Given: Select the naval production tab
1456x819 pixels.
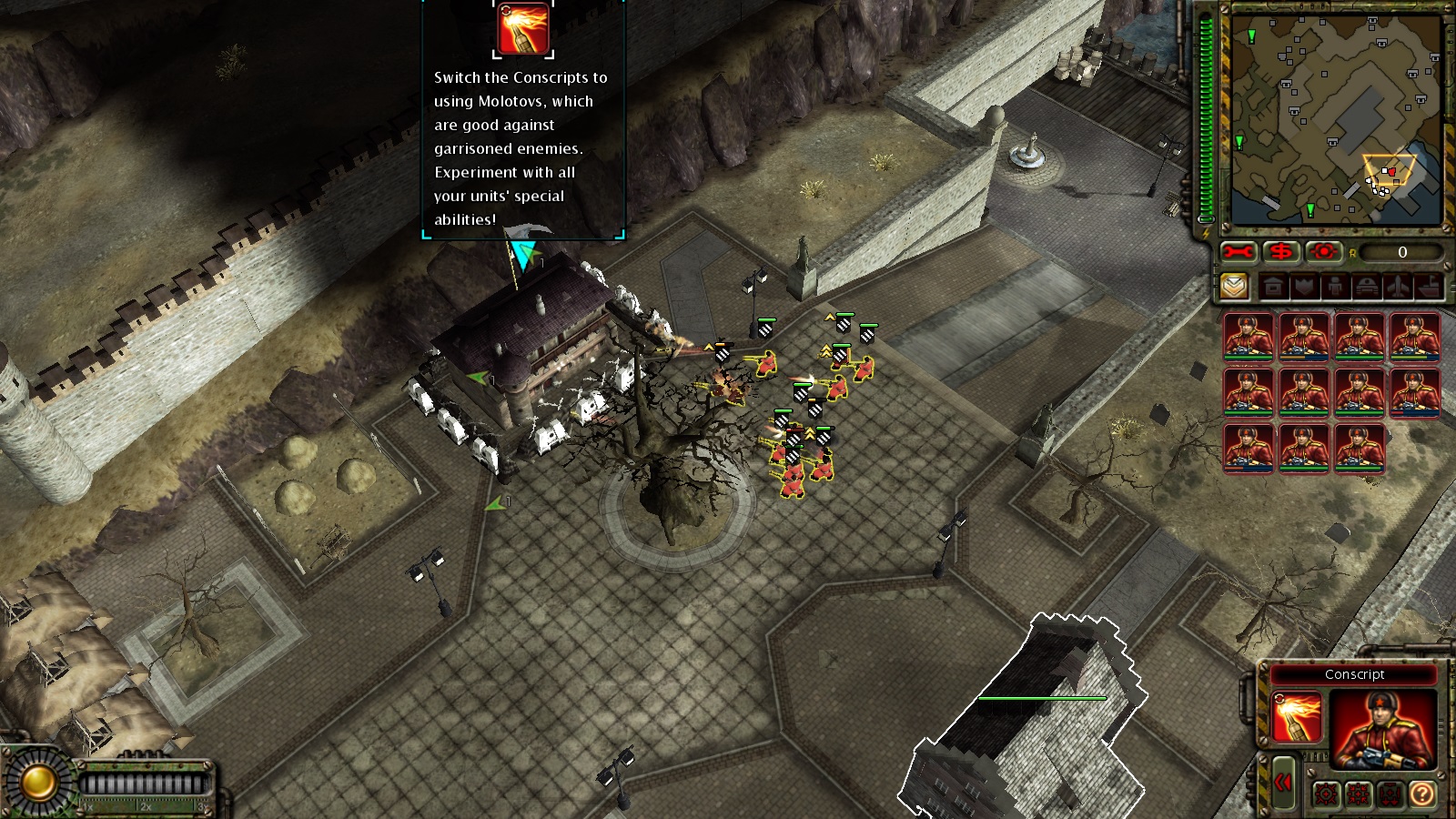Looking at the screenshot, I should click(1429, 288).
